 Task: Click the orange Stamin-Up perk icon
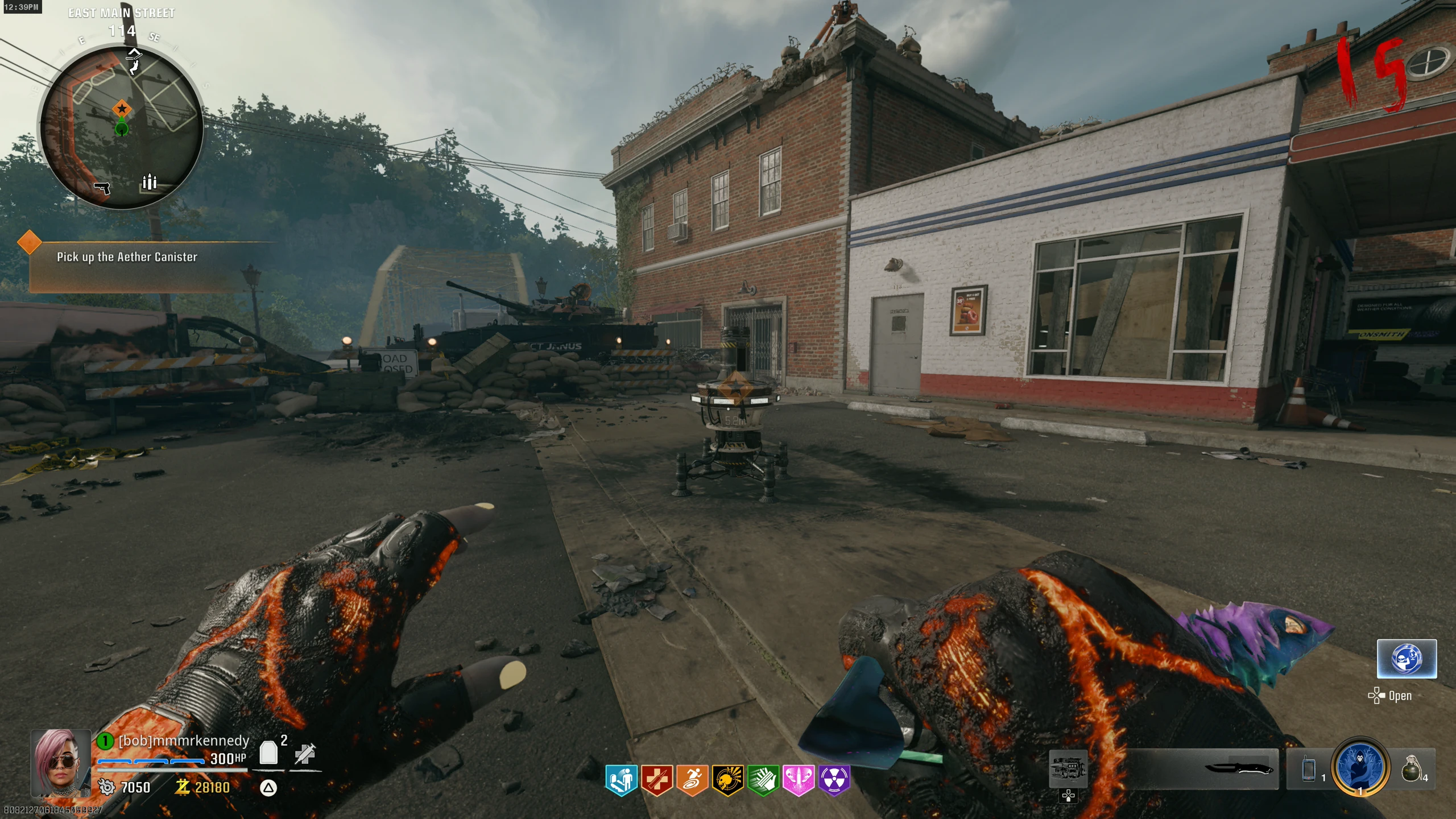coord(692,780)
